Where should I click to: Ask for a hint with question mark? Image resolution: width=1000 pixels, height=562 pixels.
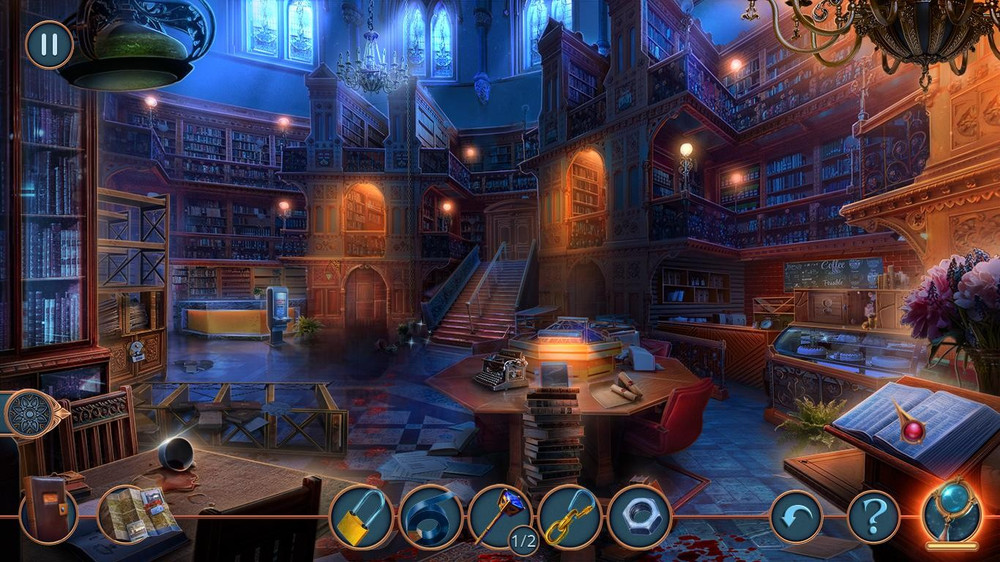click(x=873, y=517)
